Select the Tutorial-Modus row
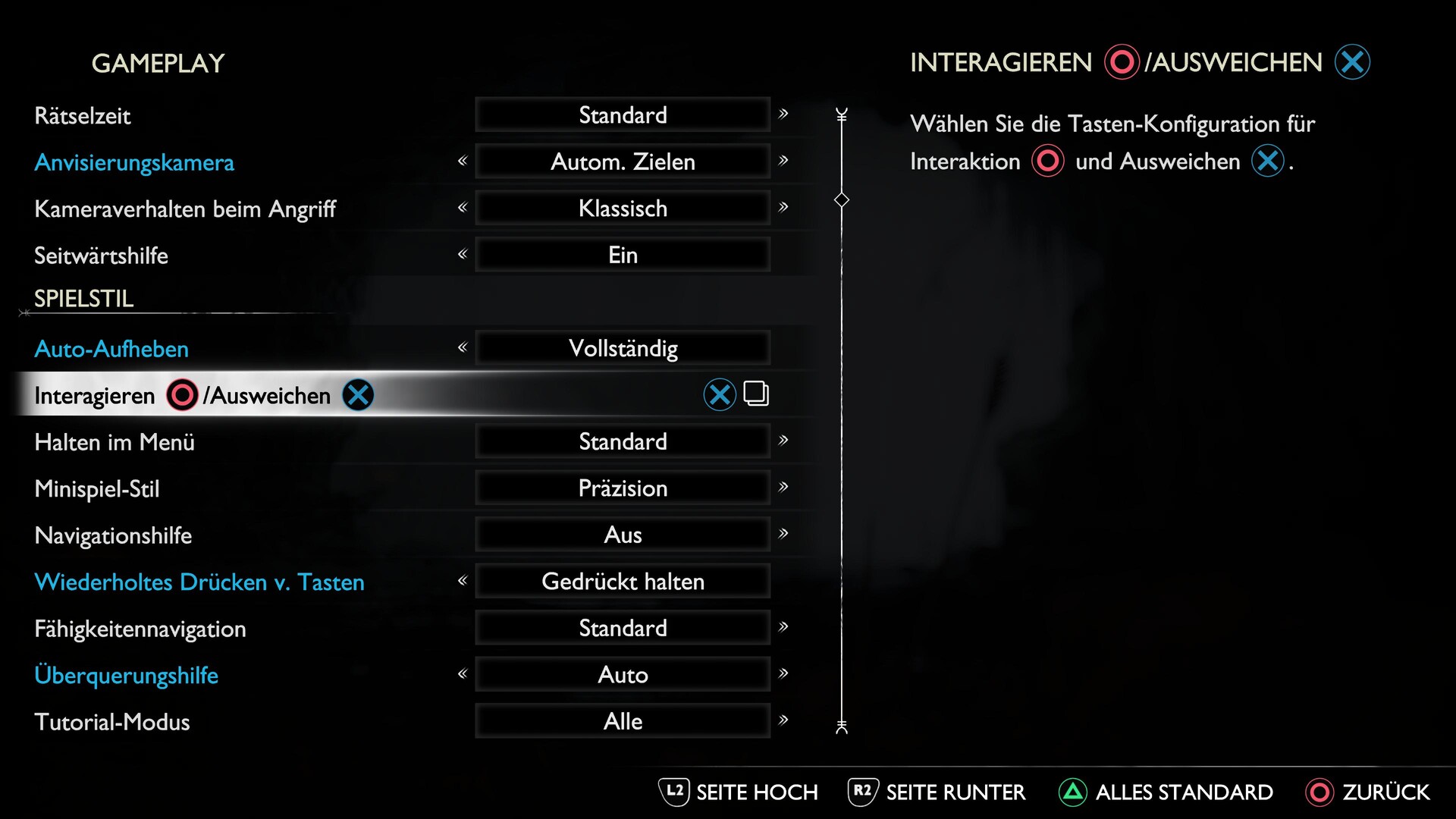This screenshot has height=819, width=1456. click(x=112, y=722)
